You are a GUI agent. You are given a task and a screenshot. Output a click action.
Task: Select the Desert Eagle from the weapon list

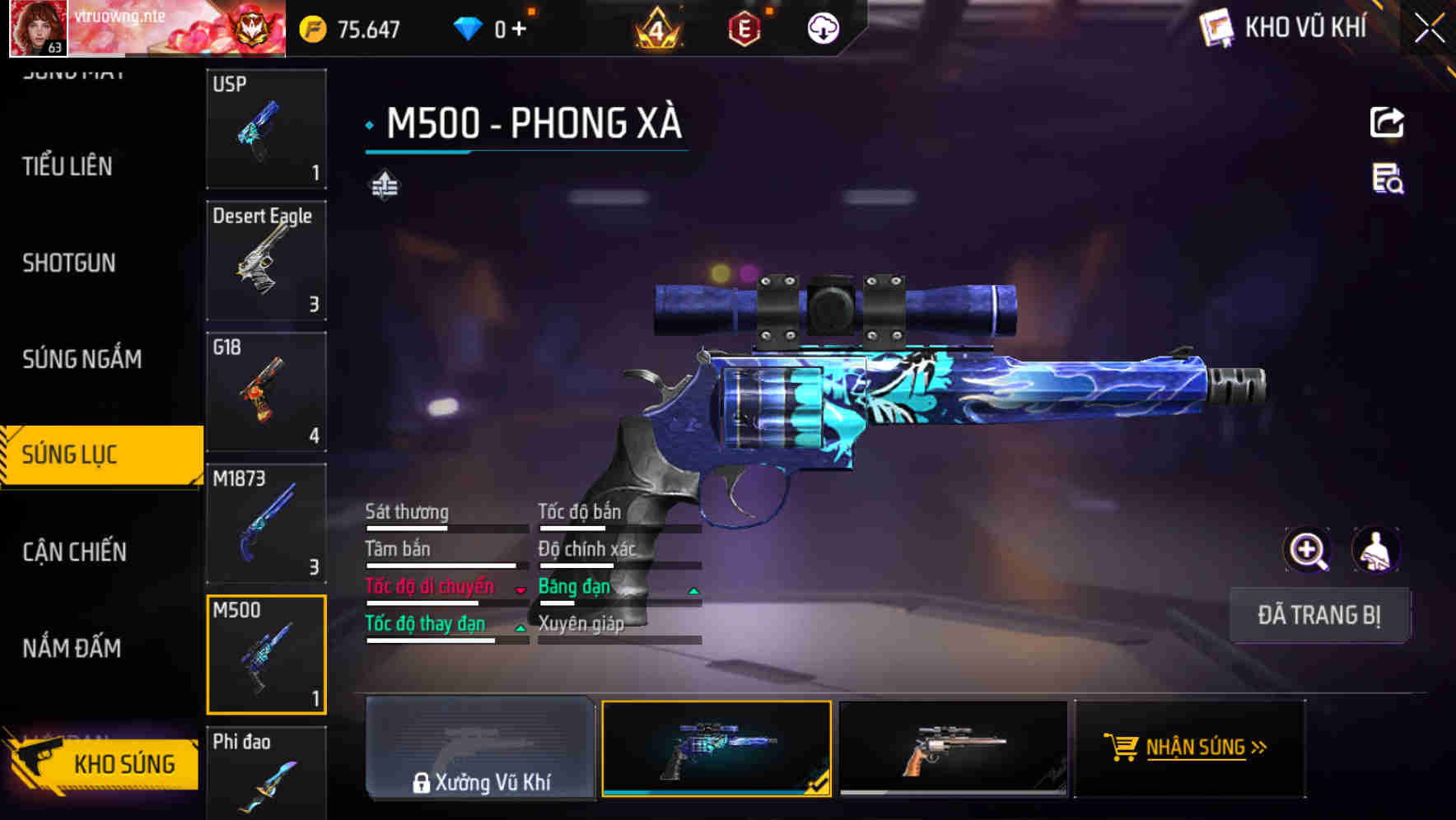coord(265,259)
